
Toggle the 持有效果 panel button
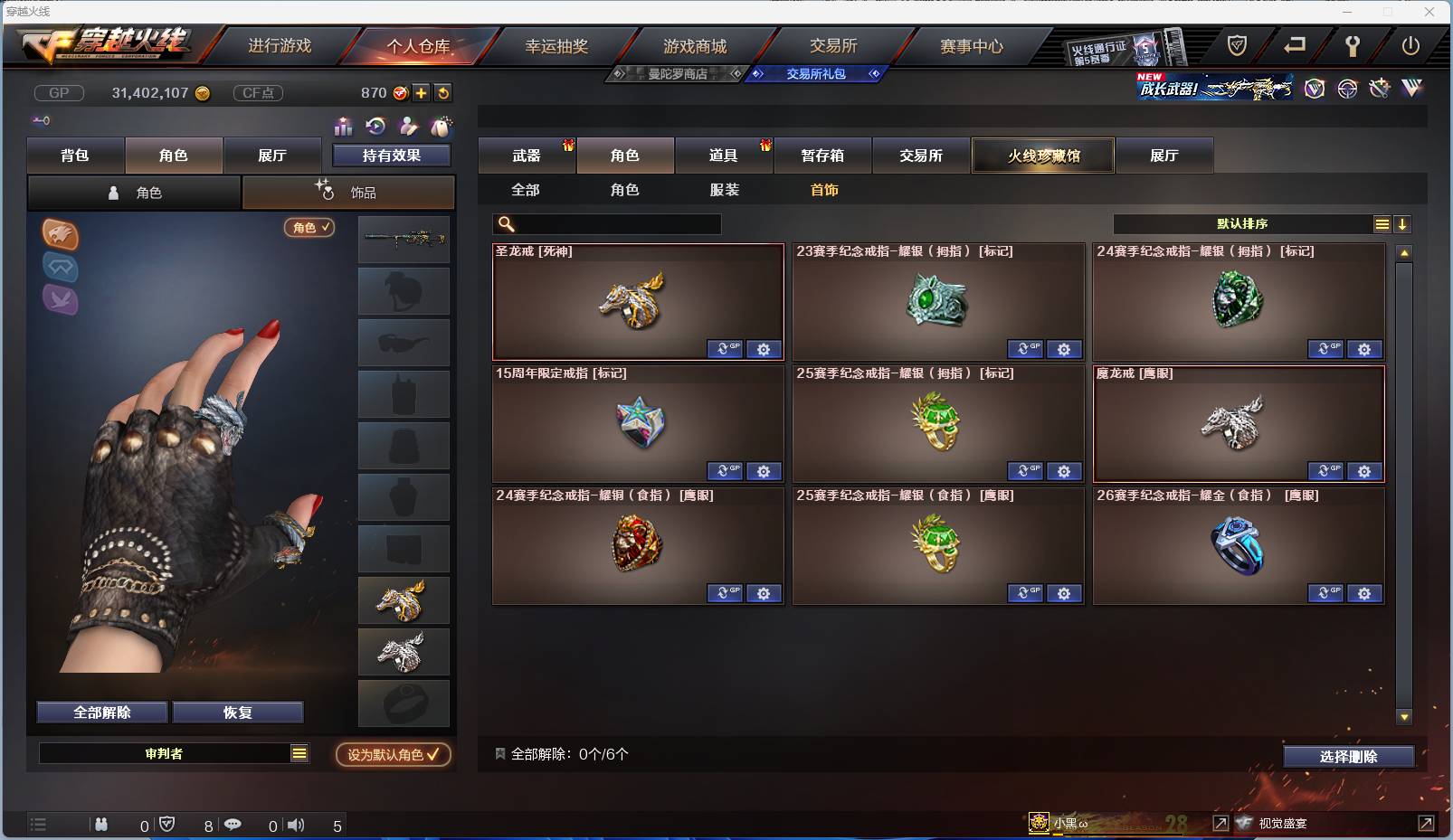point(394,154)
